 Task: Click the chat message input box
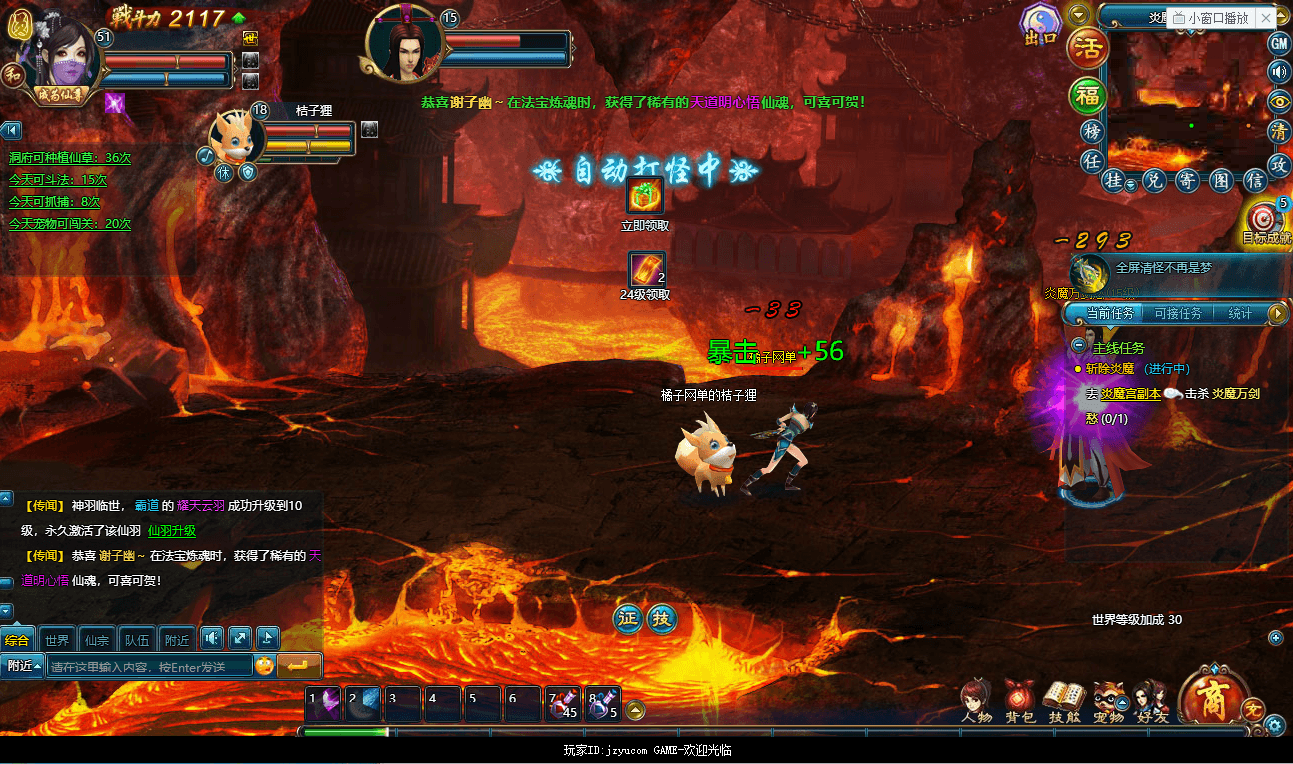pyautogui.click(x=148, y=666)
